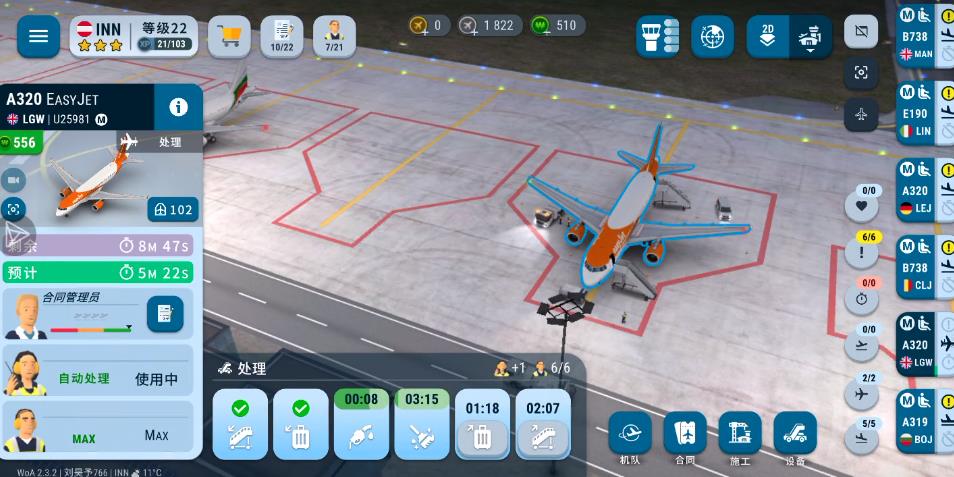The height and width of the screenshot is (477, 954).
Task: Open the contract manager document button
Action: [165, 314]
